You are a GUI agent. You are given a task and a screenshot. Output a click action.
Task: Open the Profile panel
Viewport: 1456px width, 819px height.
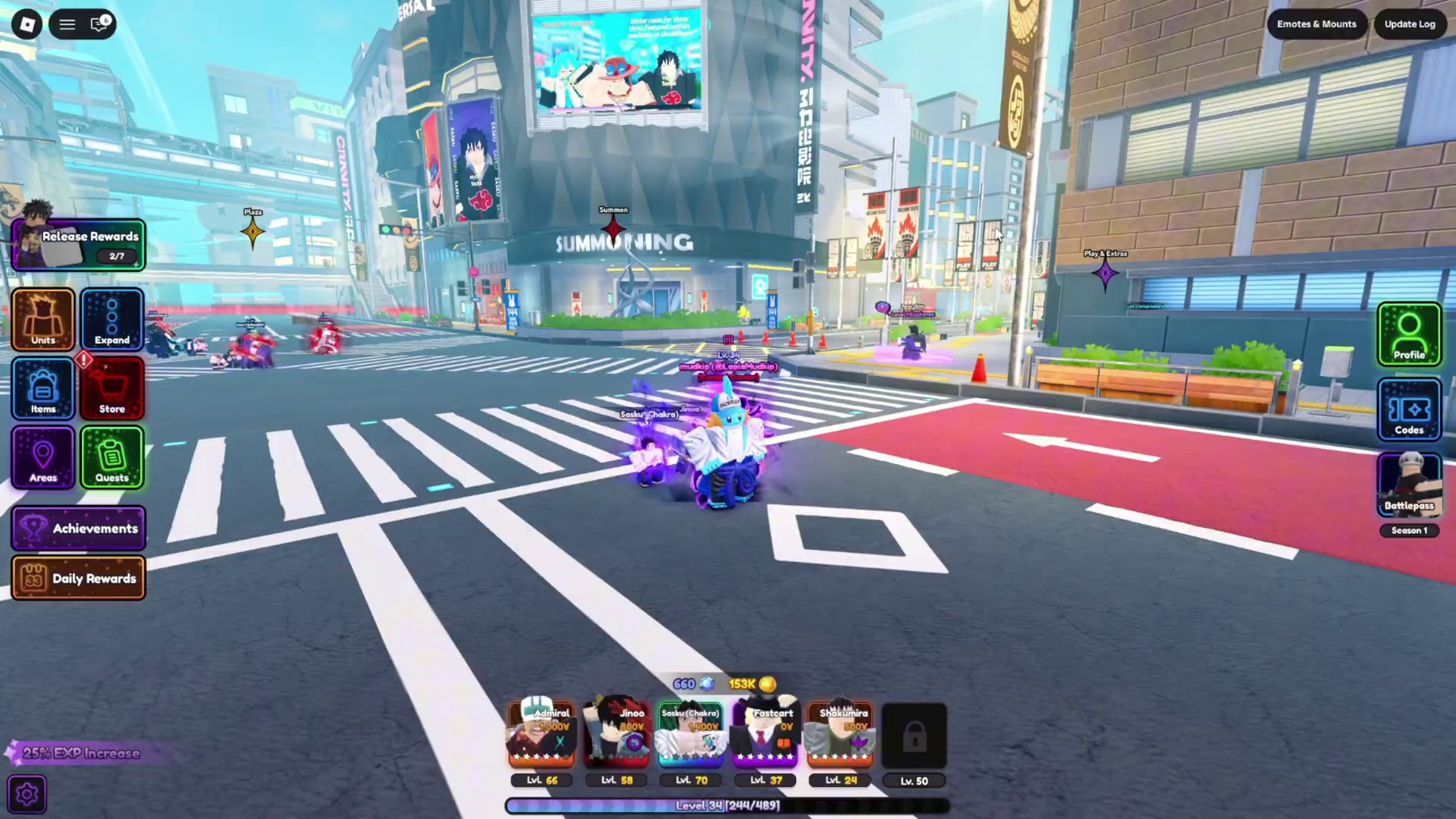[1409, 334]
